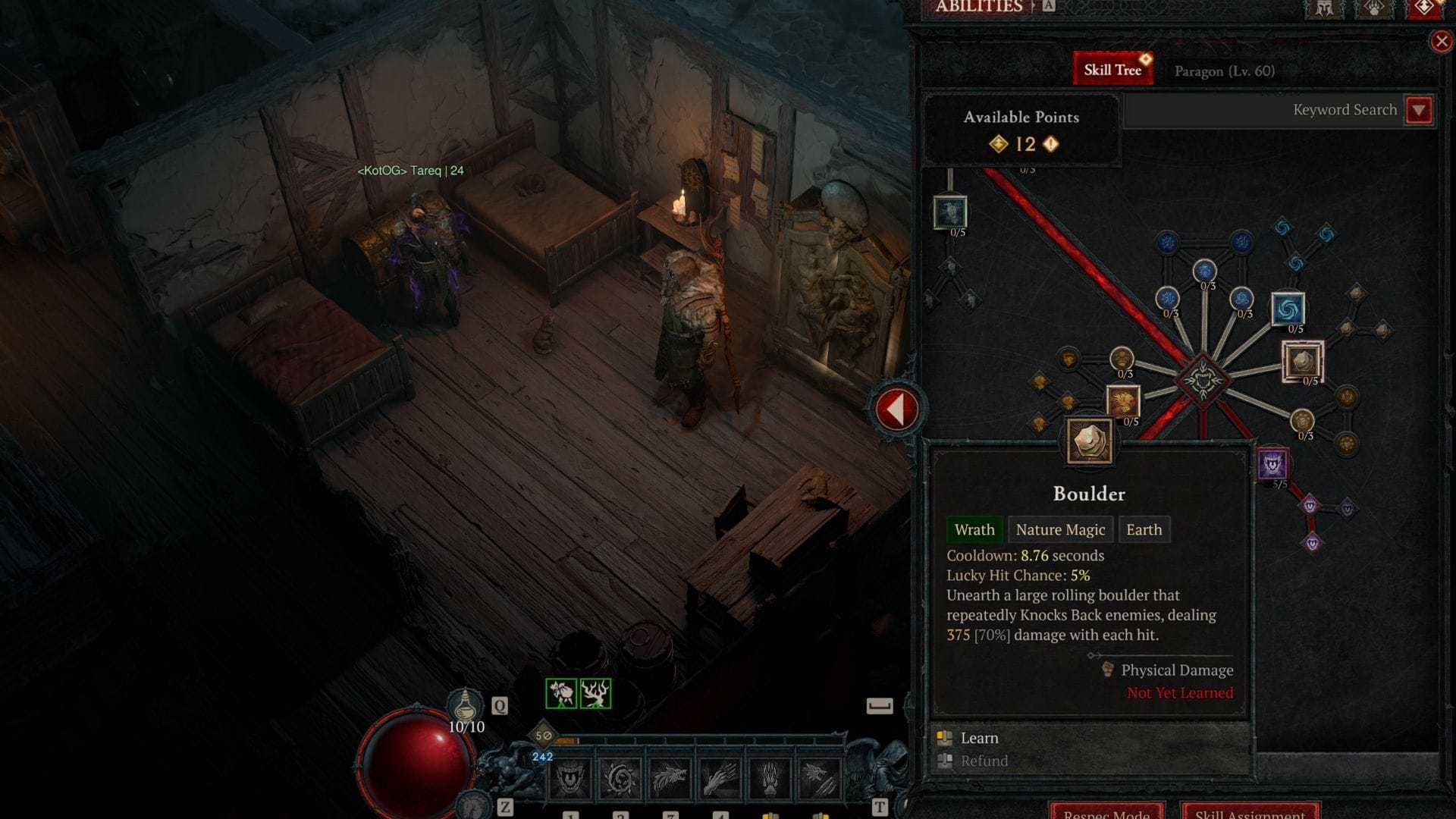Close the Abilities panel with the X

(1441, 42)
